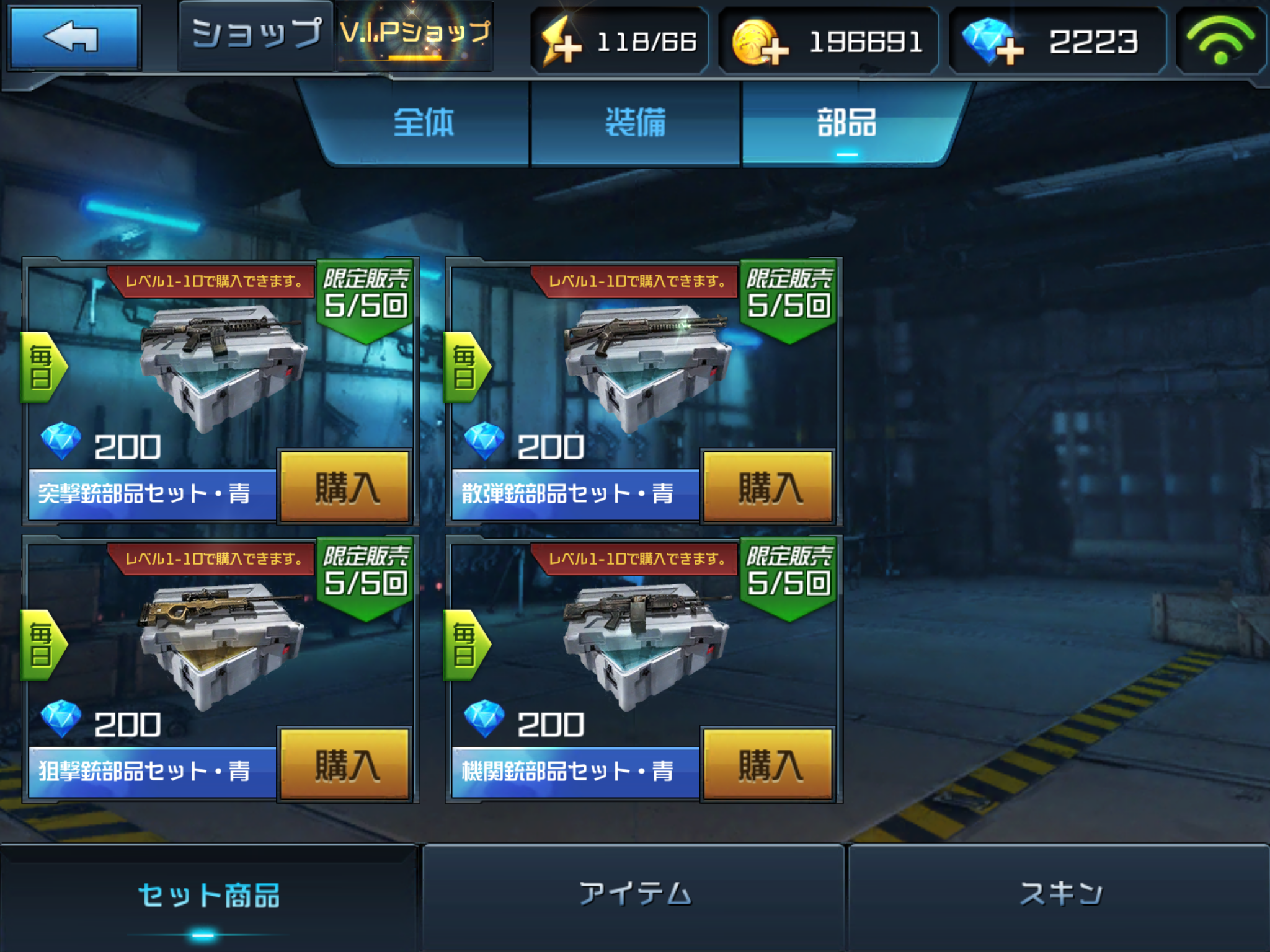Open the アイテム bottom tab
1270x952 pixels.
(x=634, y=895)
